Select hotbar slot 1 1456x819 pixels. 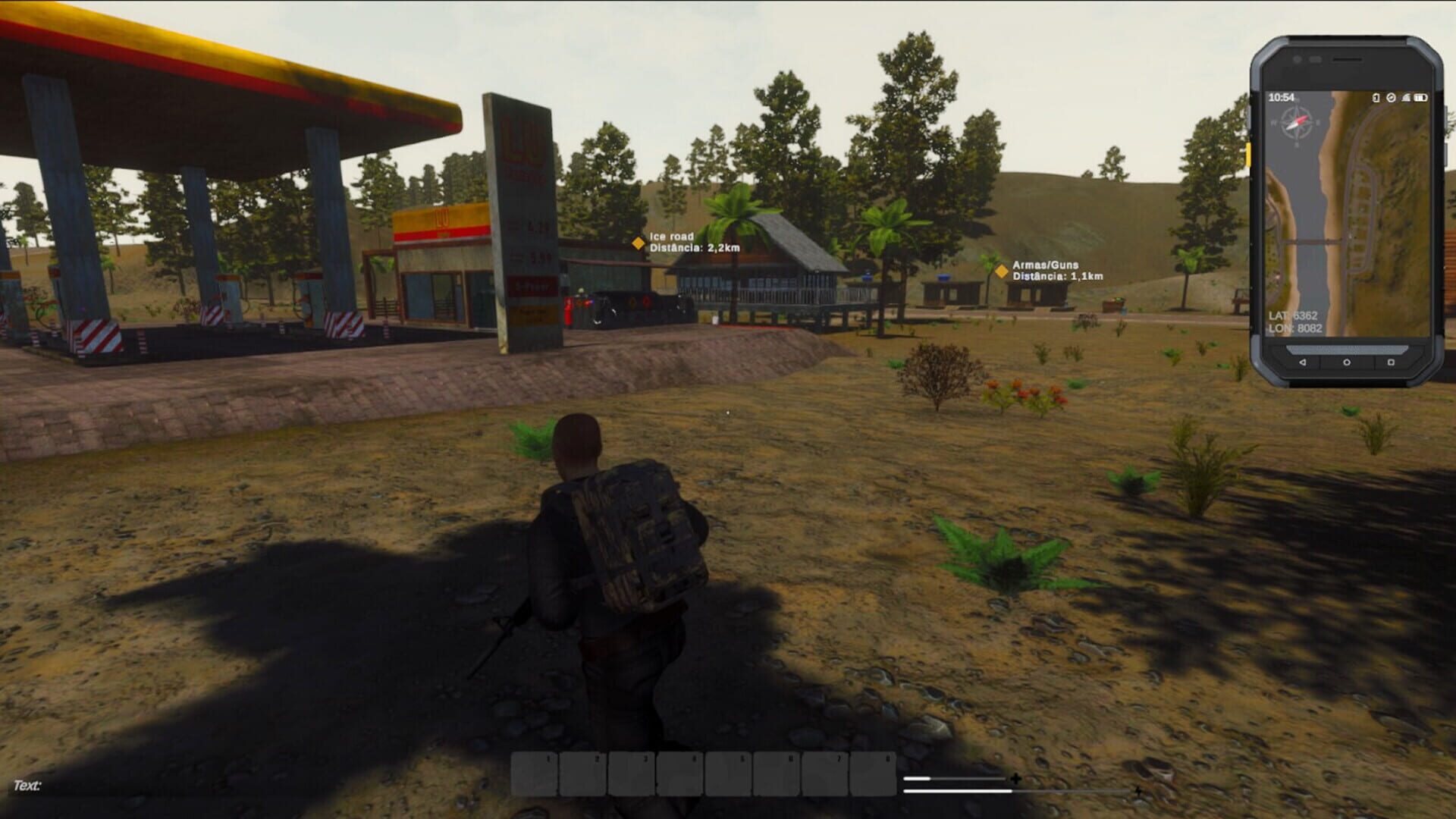[x=534, y=773]
